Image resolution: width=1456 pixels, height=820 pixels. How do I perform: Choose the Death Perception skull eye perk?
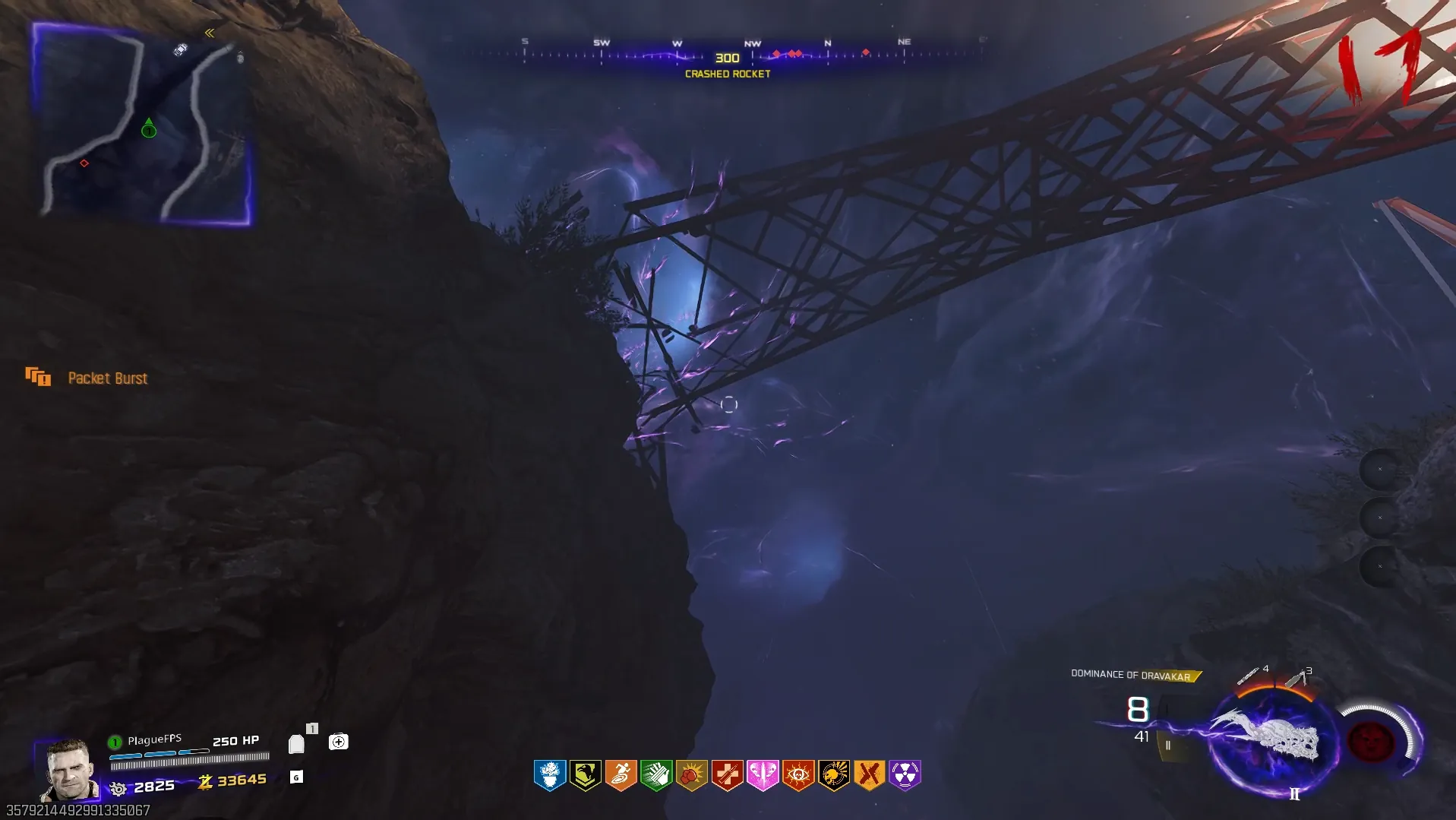coord(798,775)
